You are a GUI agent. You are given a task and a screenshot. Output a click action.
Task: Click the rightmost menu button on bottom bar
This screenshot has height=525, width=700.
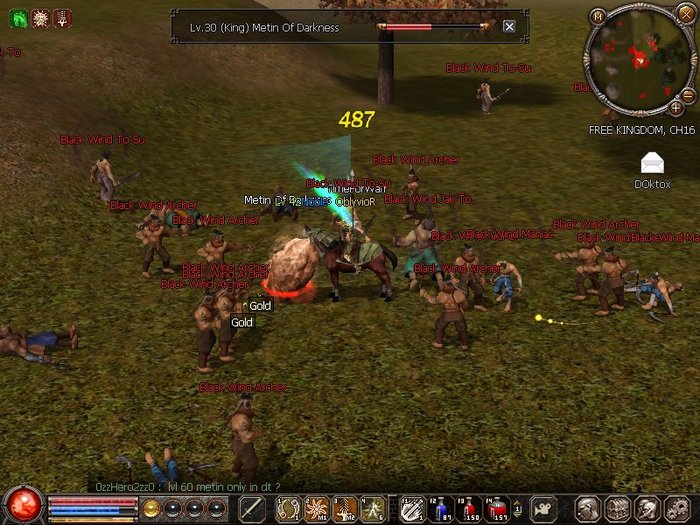point(680,509)
